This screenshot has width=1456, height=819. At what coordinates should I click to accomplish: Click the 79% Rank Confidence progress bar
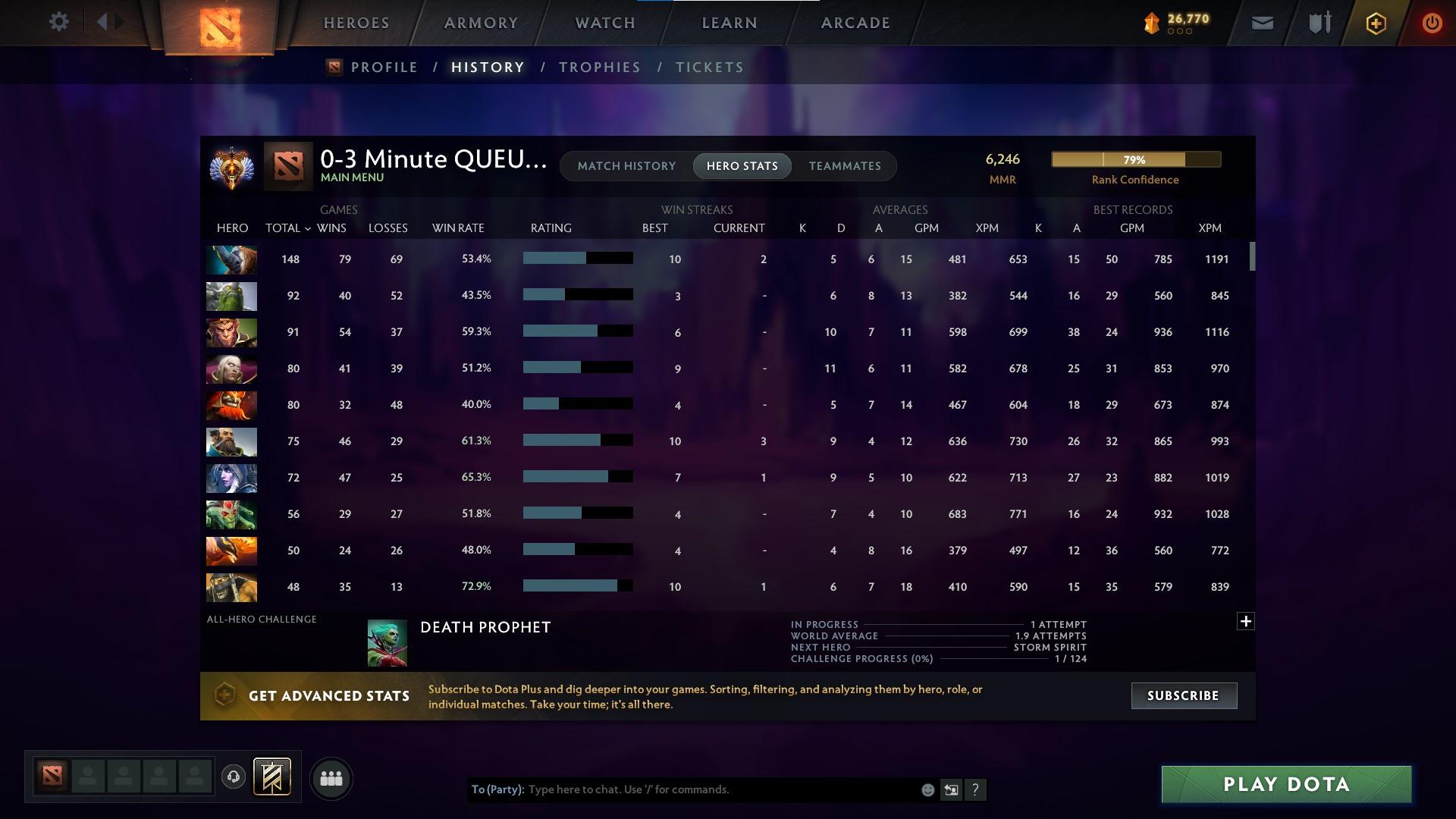(x=1135, y=159)
